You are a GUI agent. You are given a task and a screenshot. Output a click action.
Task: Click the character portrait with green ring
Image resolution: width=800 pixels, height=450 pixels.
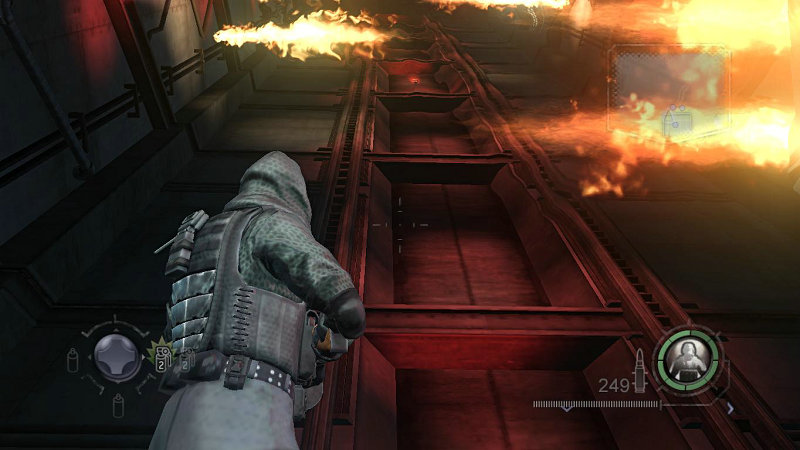[688, 354]
